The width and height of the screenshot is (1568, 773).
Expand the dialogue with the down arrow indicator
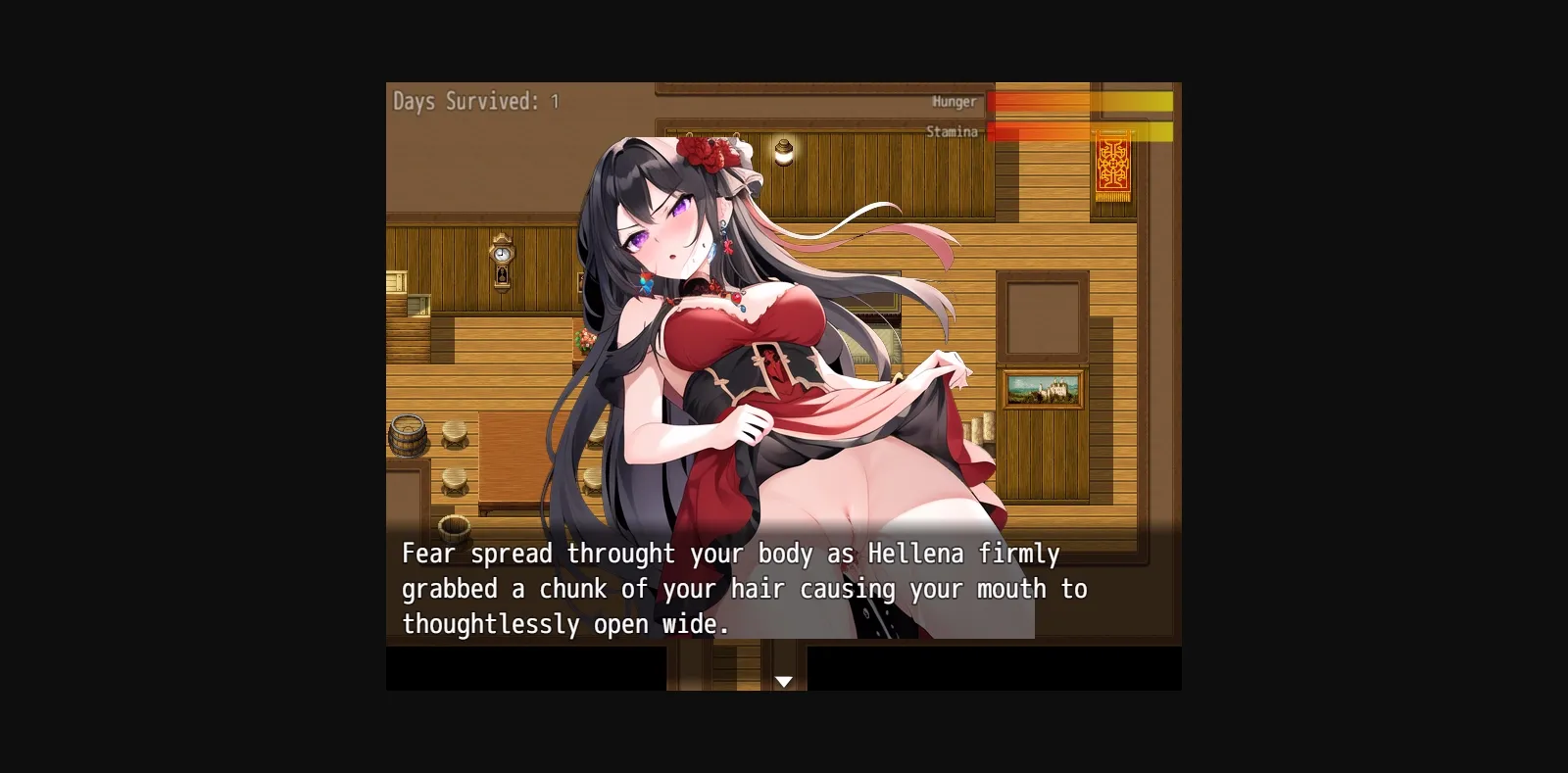pyautogui.click(x=784, y=679)
